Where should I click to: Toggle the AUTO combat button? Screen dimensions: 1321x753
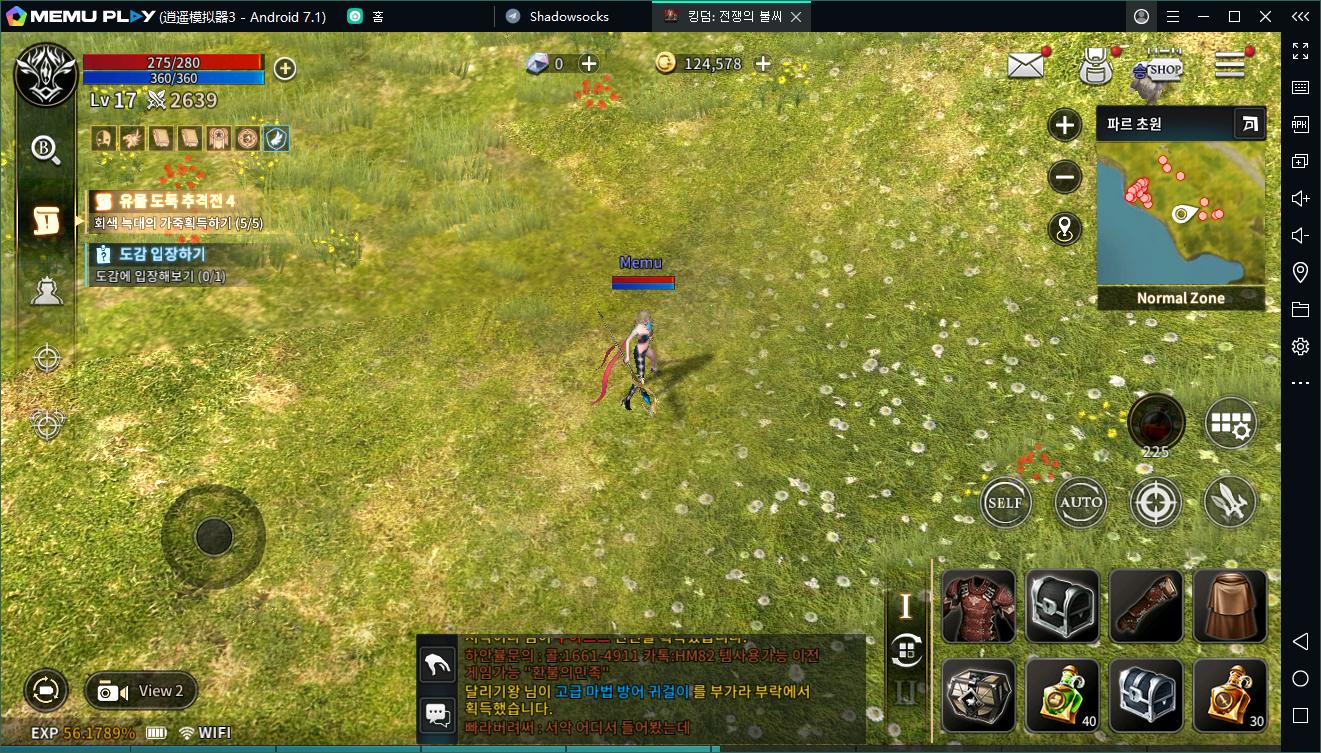(x=1080, y=502)
